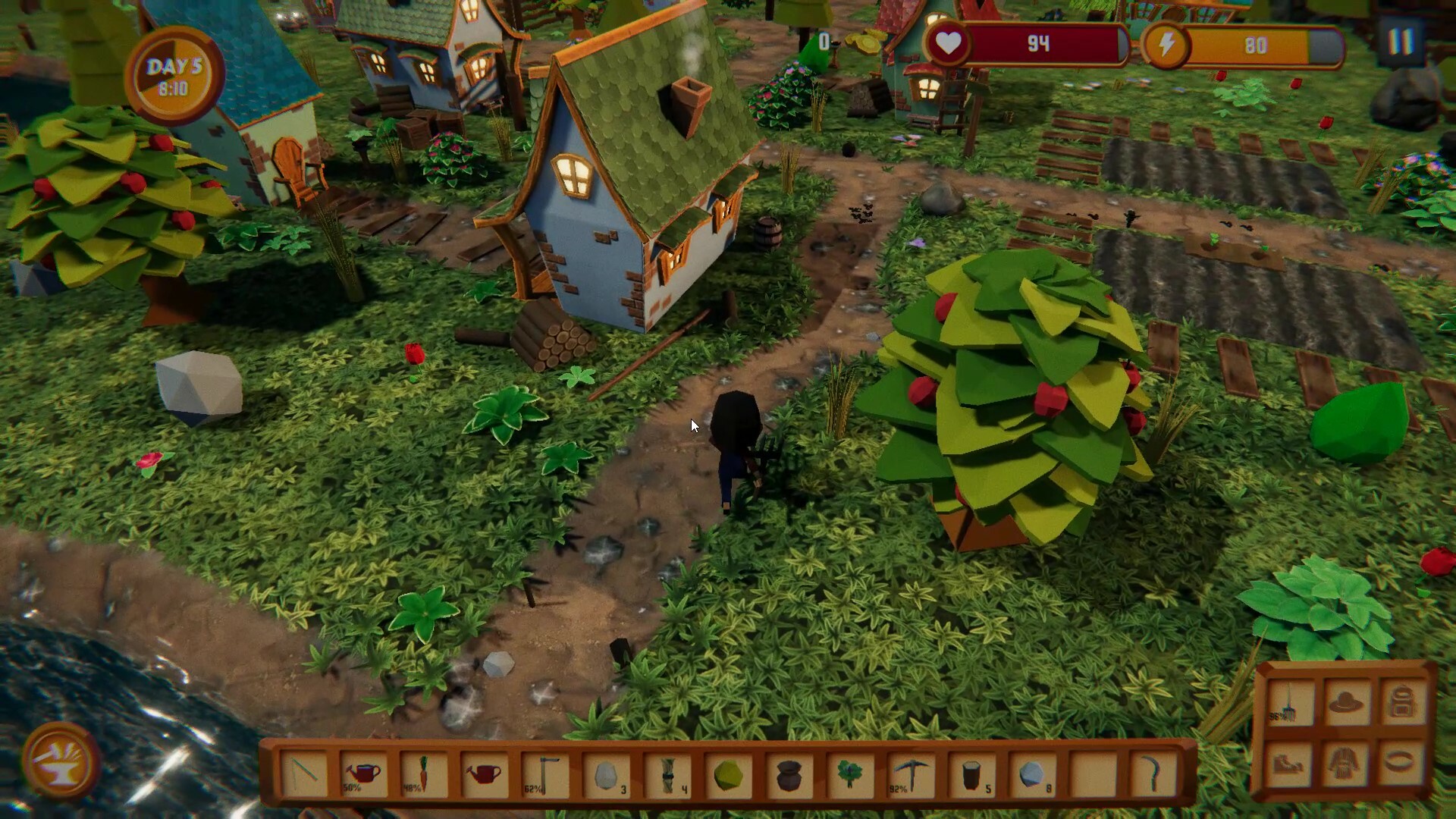
Task: Click the shirt equipment slot
Action: click(1344, 764)
